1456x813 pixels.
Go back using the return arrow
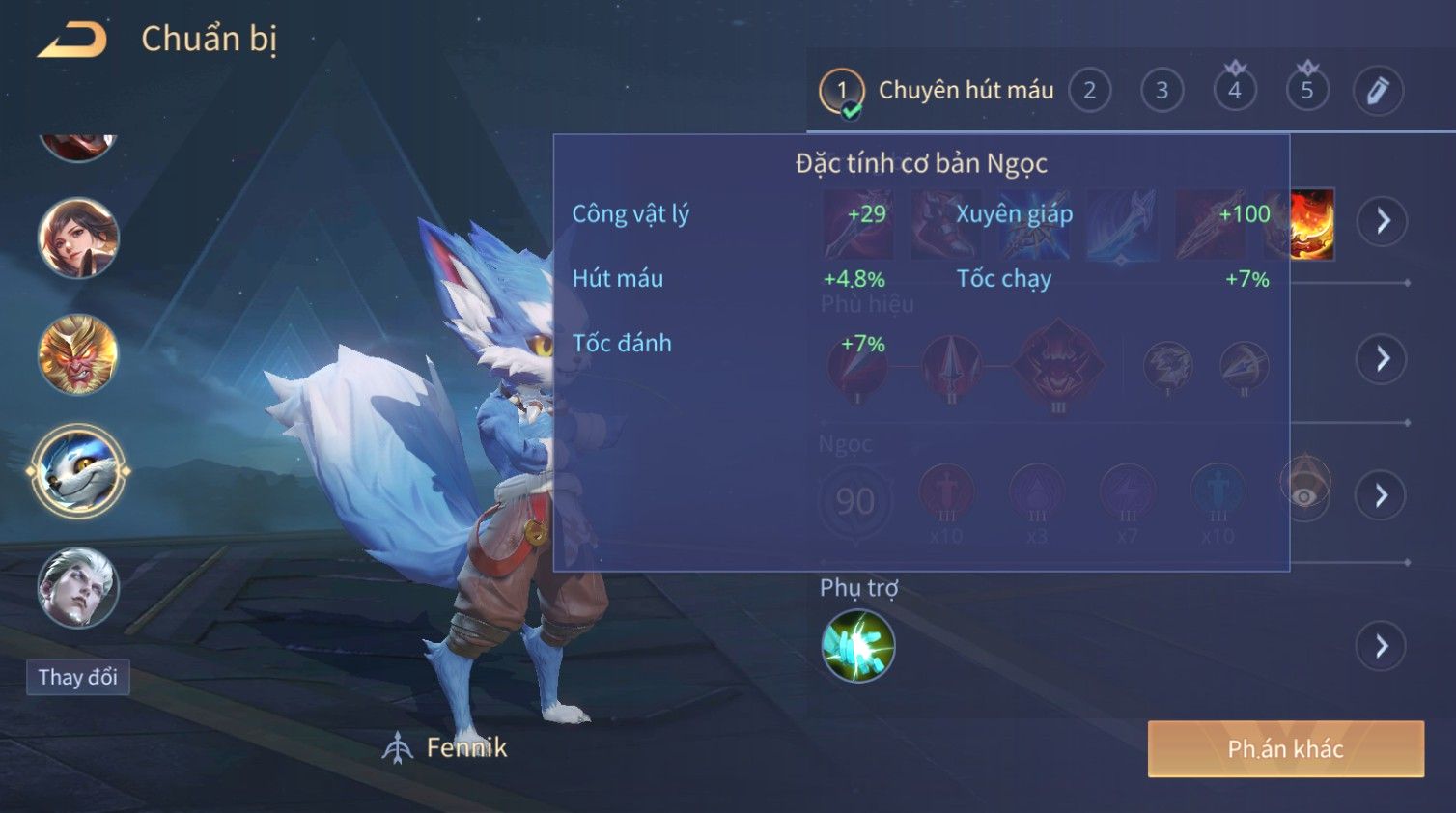pyautogui.click(x=72, y=40)
